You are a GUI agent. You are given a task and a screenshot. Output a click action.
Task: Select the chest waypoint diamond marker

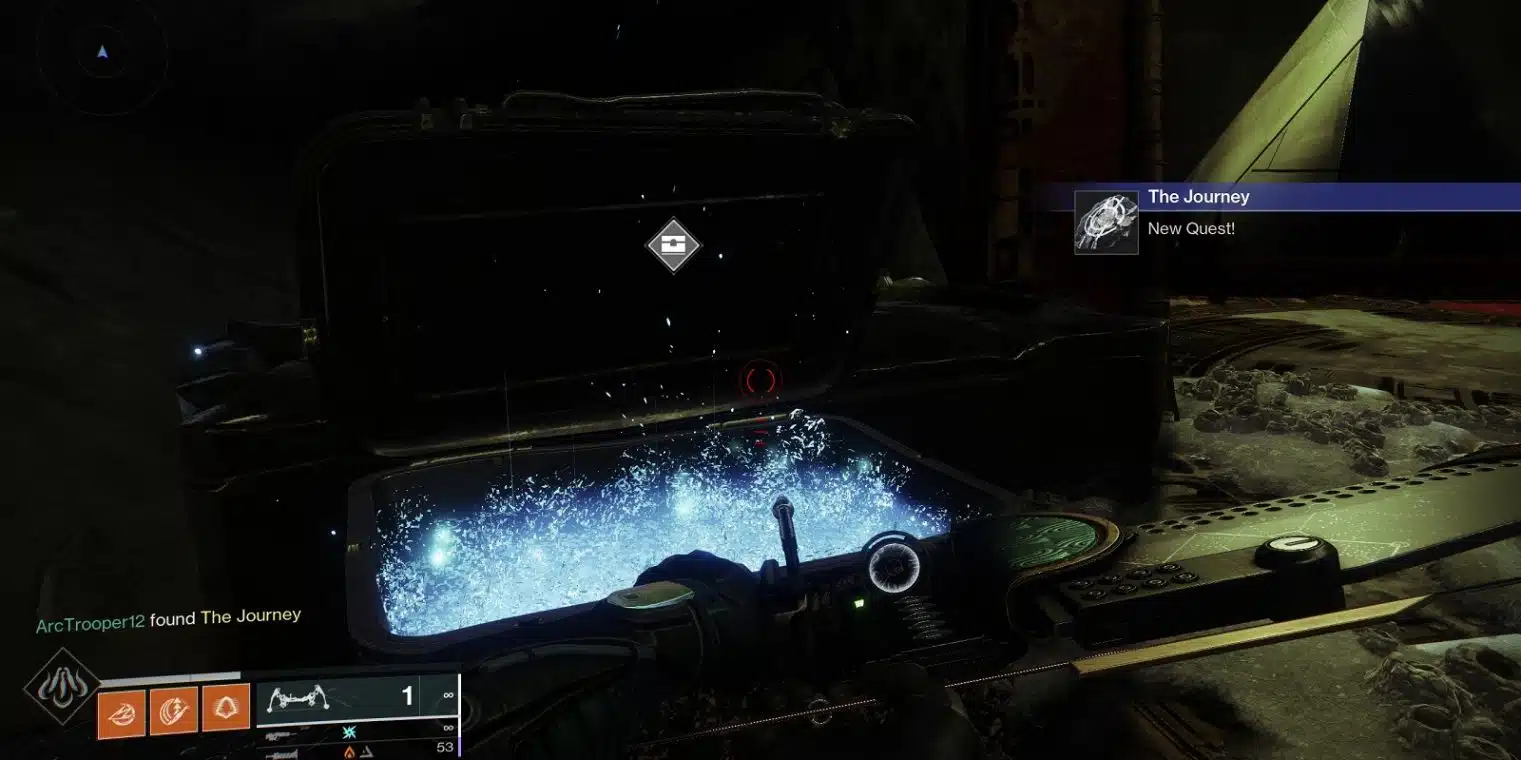[674, 244]
